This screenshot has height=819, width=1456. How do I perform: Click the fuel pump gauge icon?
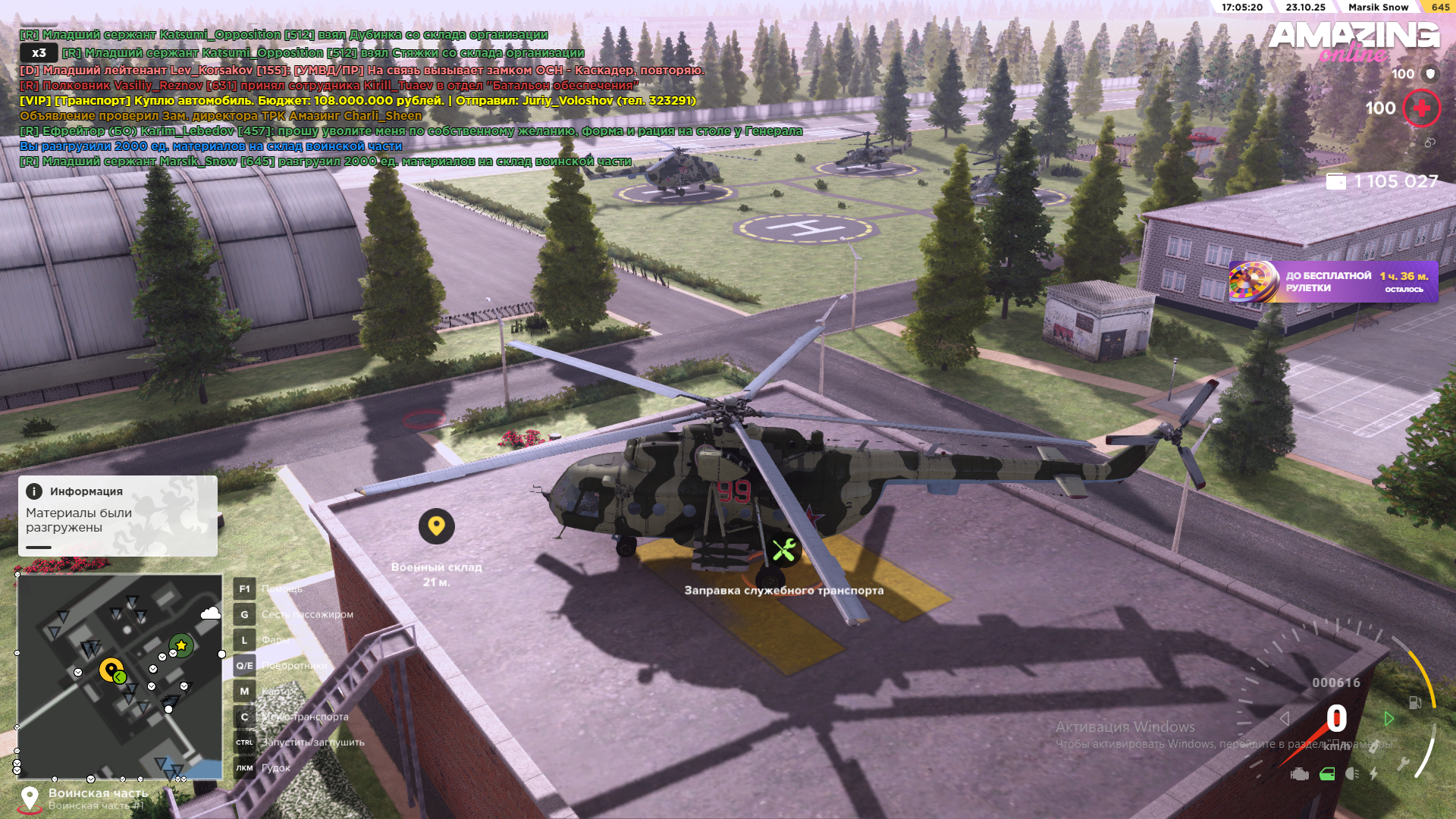pos(1415,702)
